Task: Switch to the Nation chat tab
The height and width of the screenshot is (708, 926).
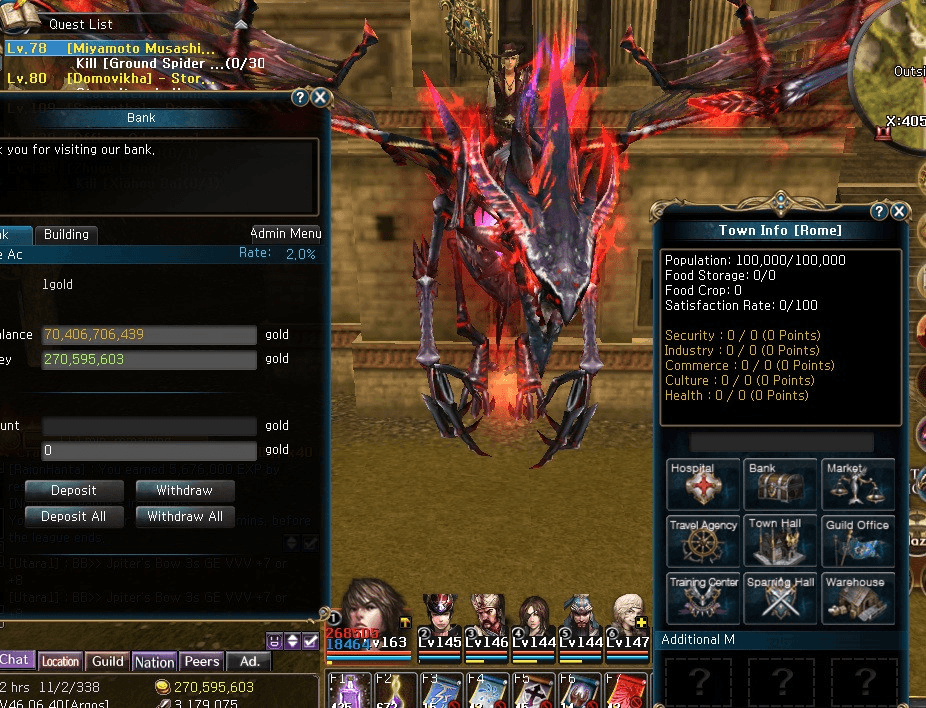Action: tap(154, 662)
